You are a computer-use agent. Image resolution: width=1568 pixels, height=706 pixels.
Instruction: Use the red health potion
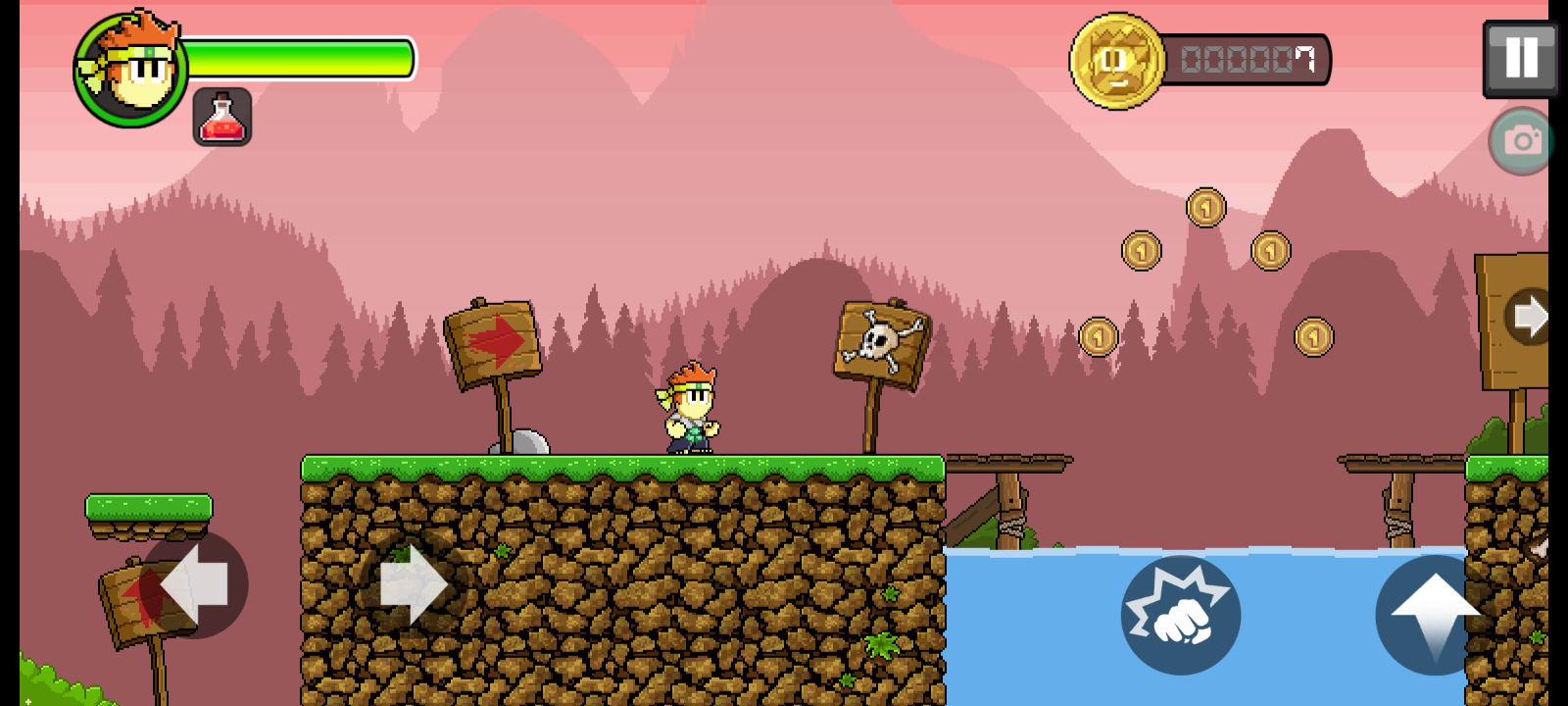[x=222, y=117]
